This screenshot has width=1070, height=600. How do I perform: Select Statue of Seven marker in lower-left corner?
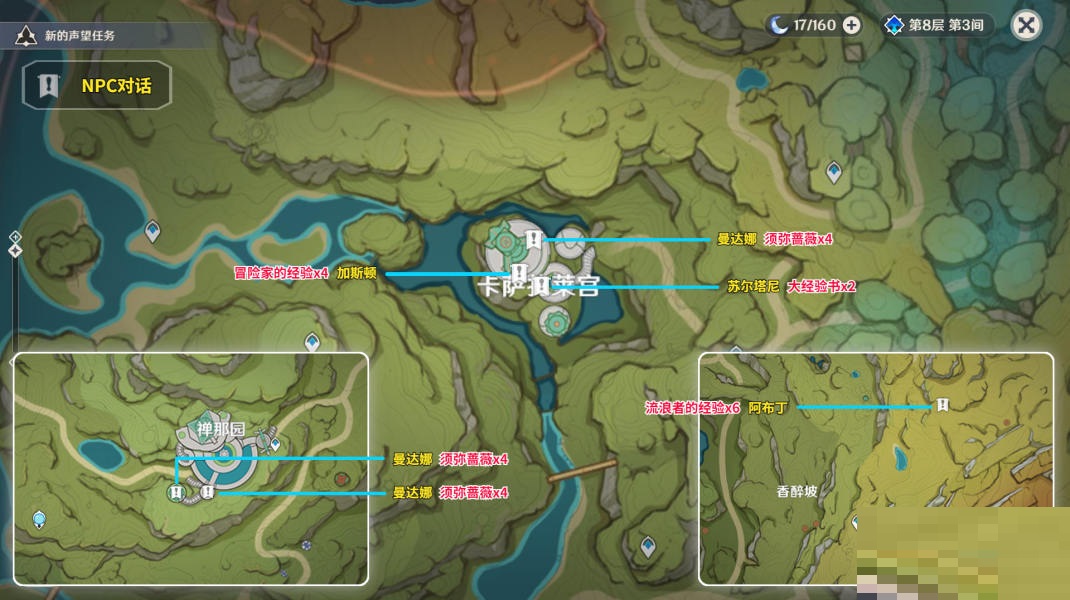click(39, 519)
